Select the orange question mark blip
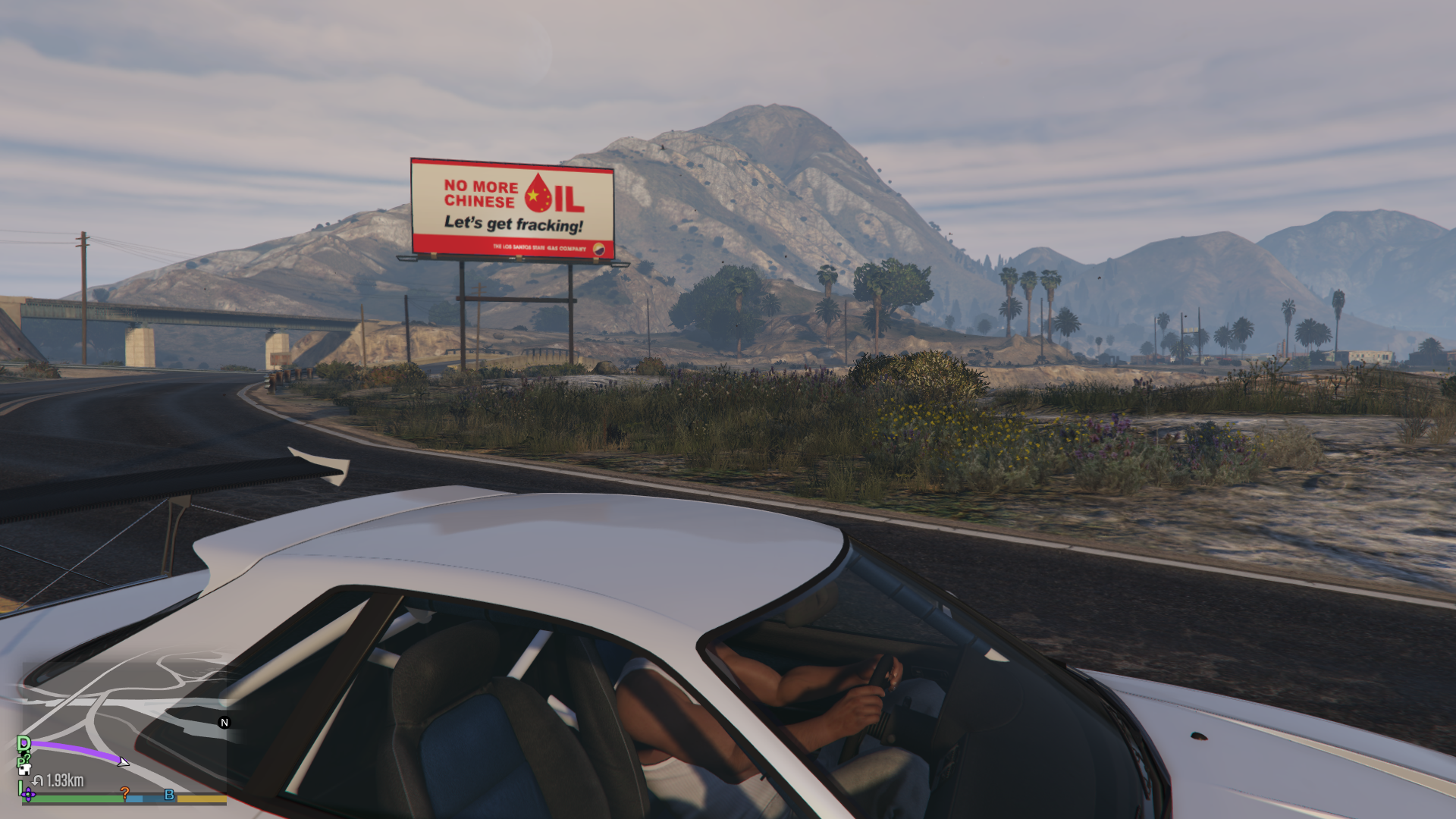Screen dimensions: 1456x819 pyautogui.click(x=125, y=793)
